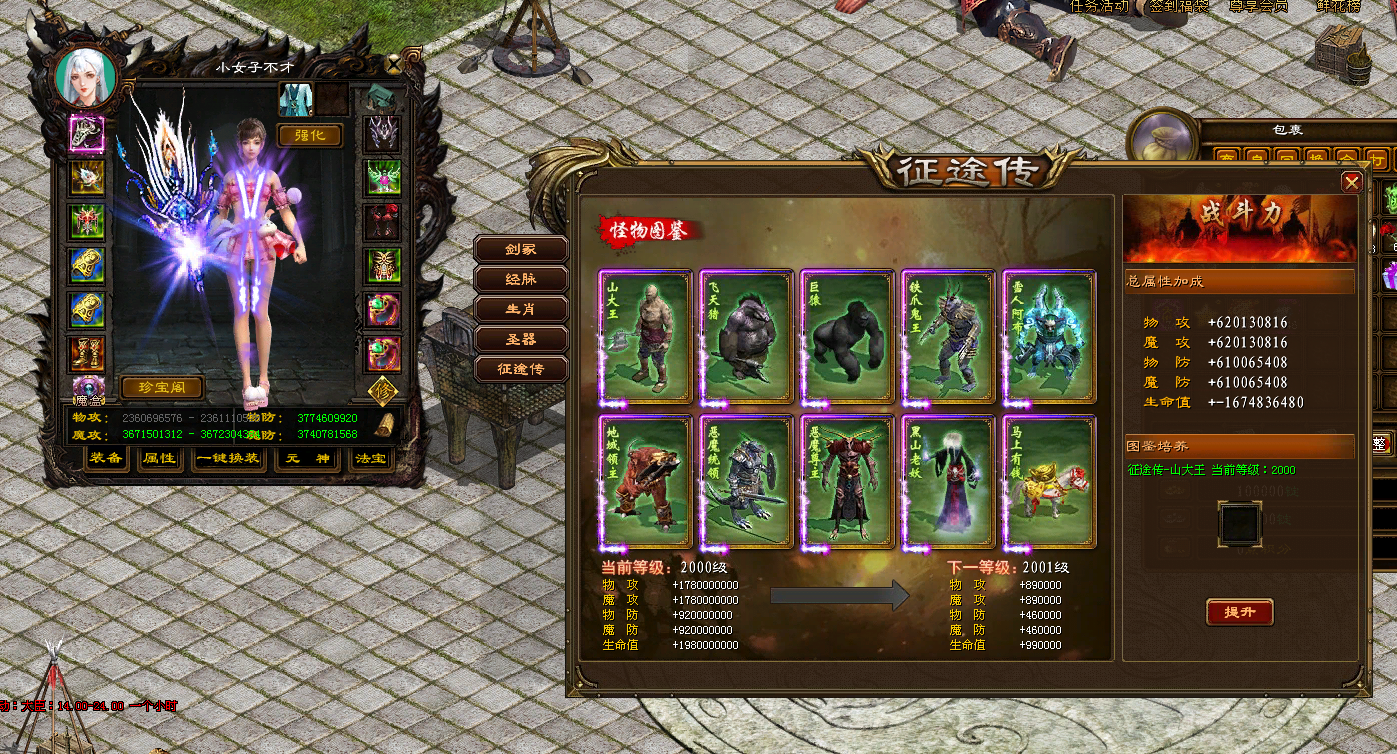Select the 黑山老妖 monster card

pyautogui.click(x=947, y=482)
